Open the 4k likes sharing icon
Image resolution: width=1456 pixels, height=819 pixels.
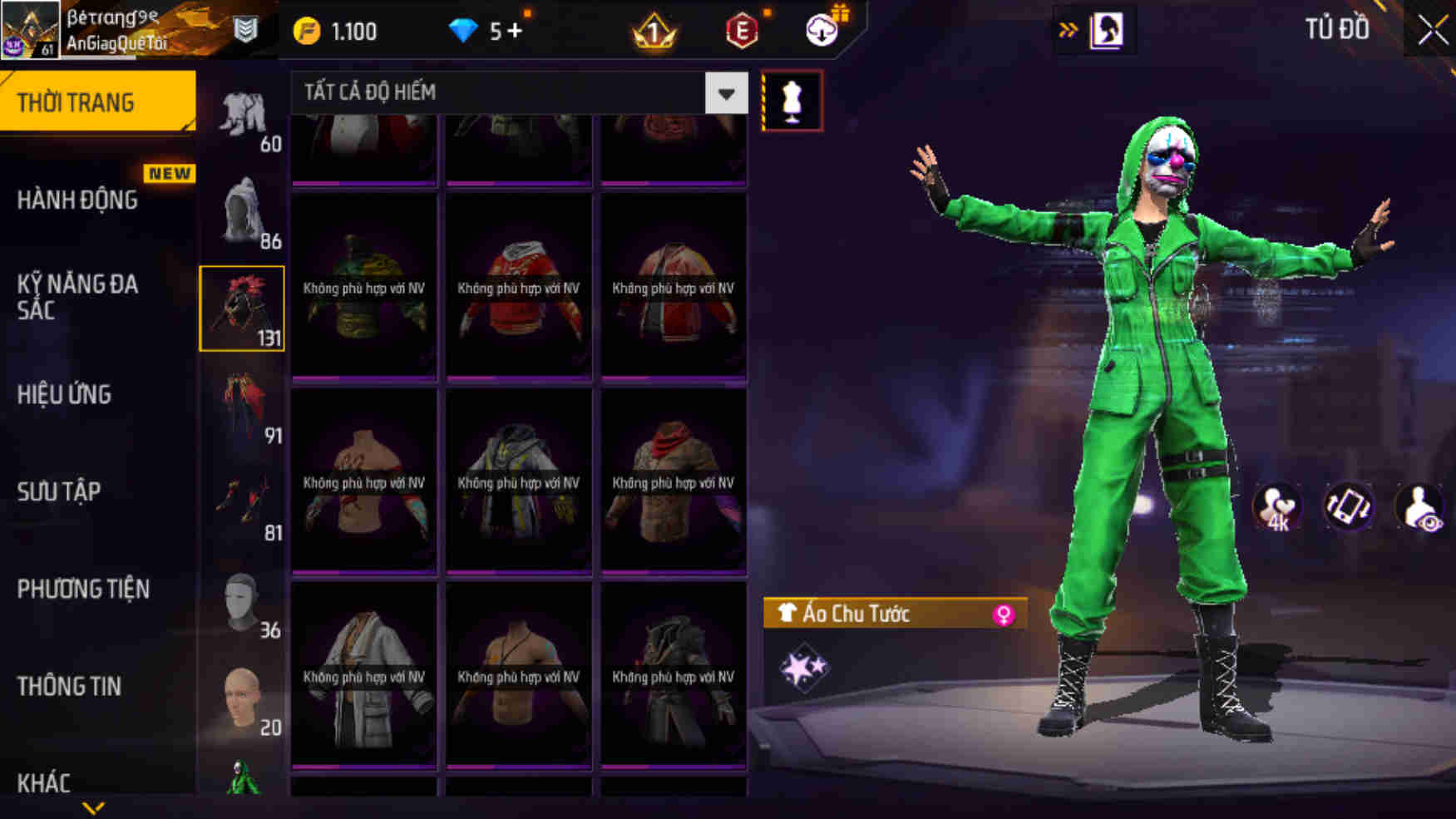pyautogui.click(x=1278, y=506)
